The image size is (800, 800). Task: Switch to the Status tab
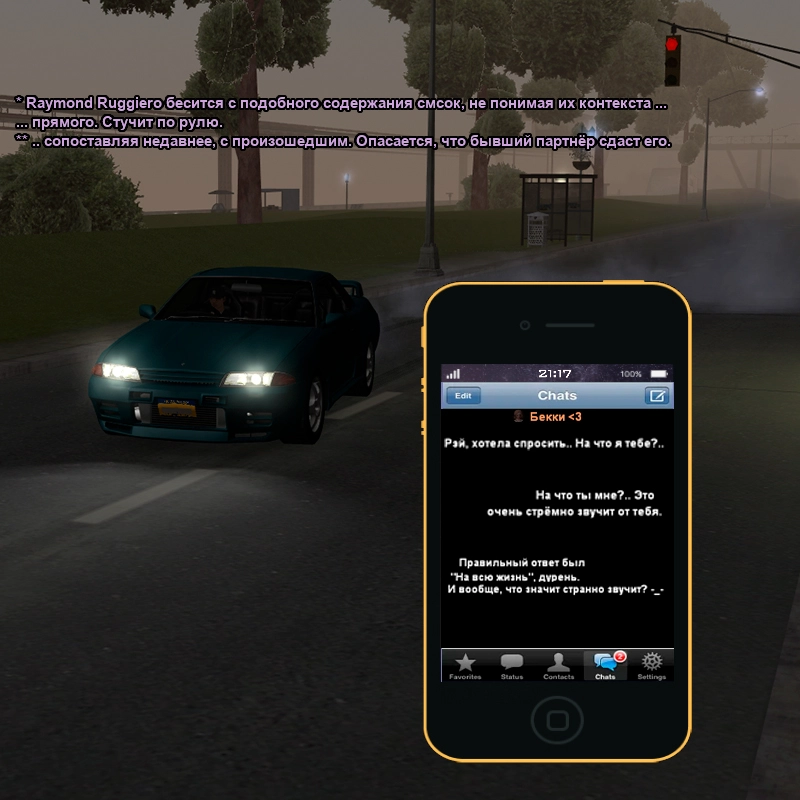point(512,665)
